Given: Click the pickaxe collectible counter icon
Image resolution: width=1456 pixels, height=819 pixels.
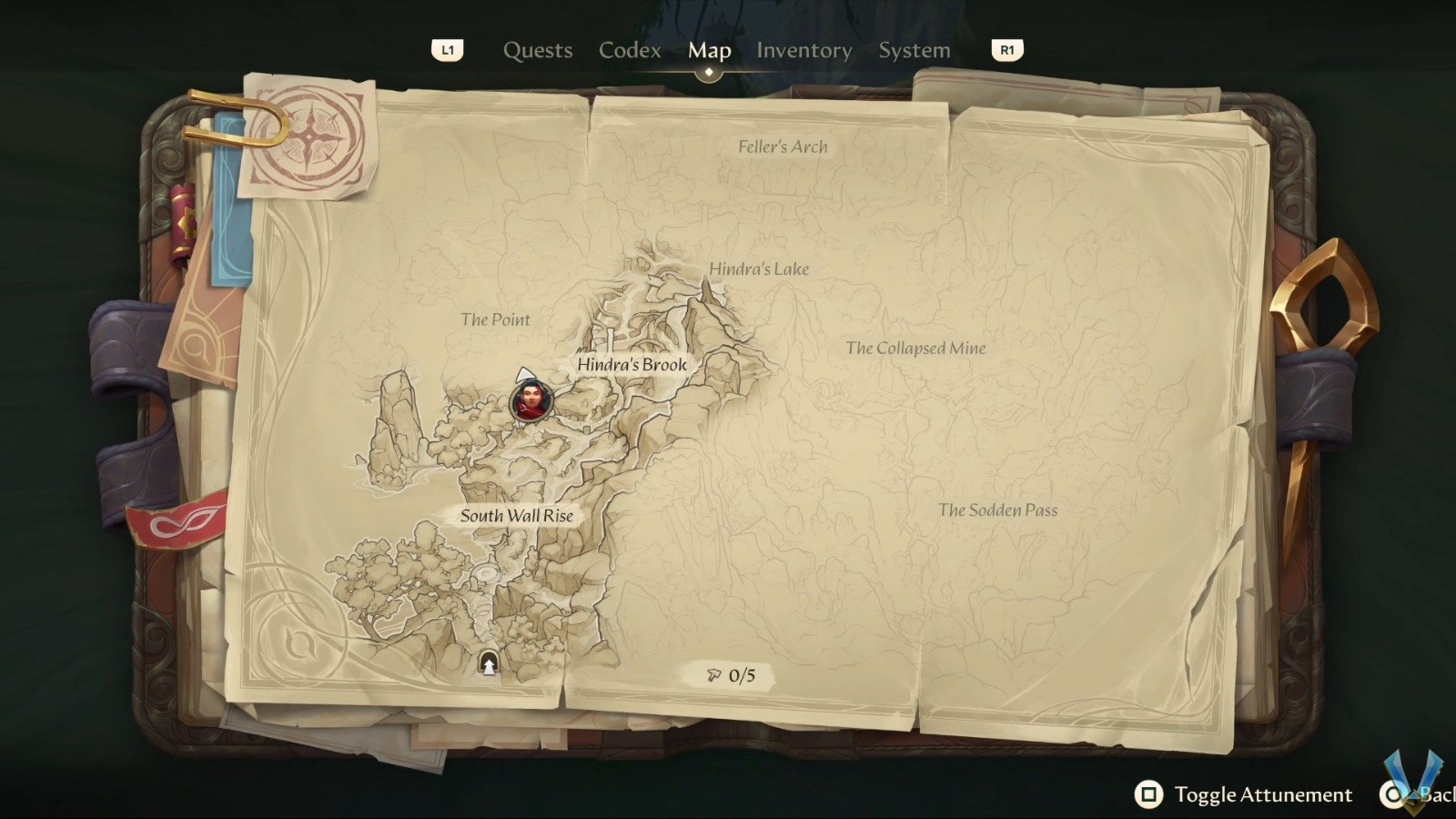Looking at the screenshot, I should [x=715, y=675].
